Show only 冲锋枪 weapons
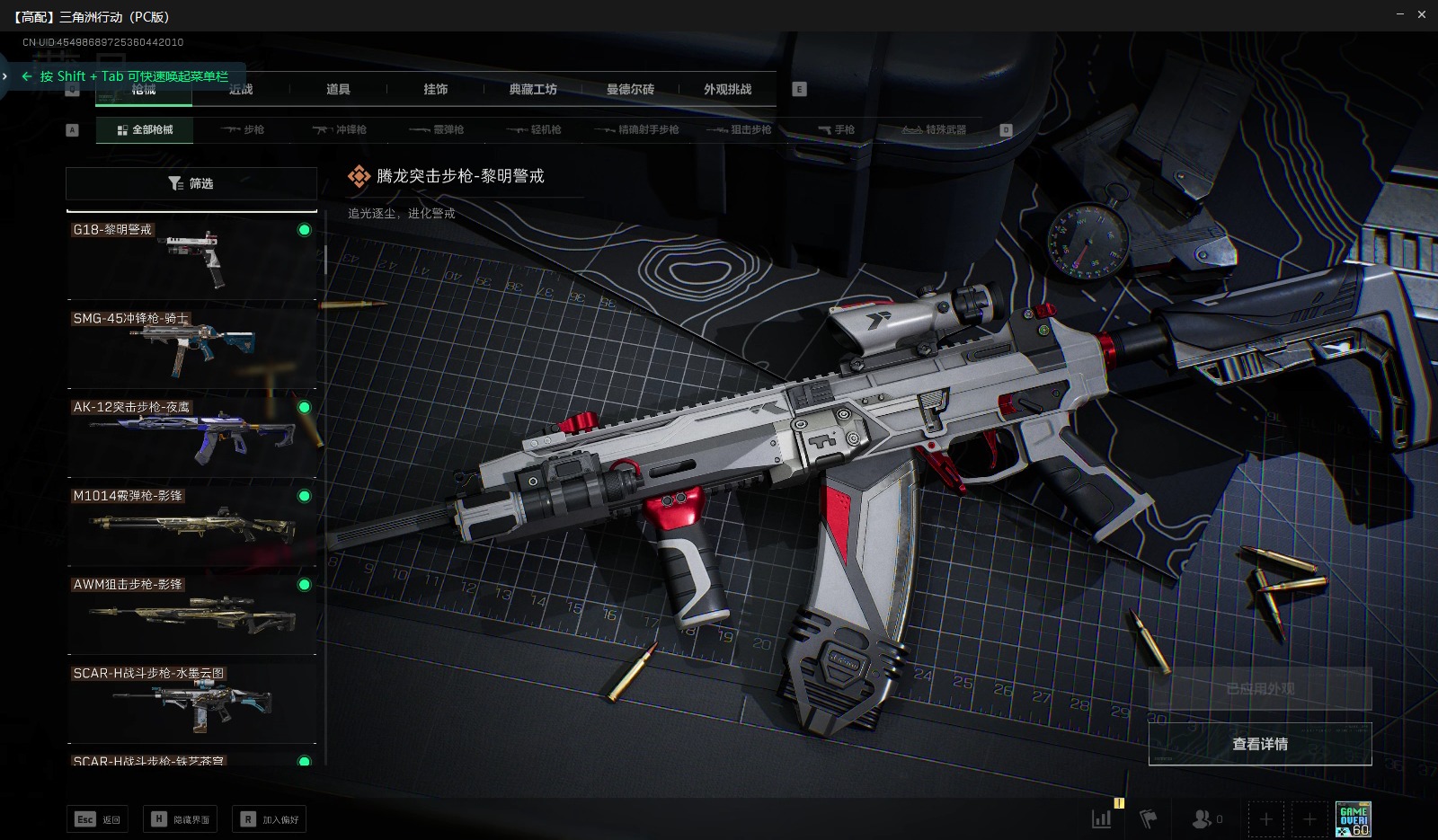 (340, 130)
